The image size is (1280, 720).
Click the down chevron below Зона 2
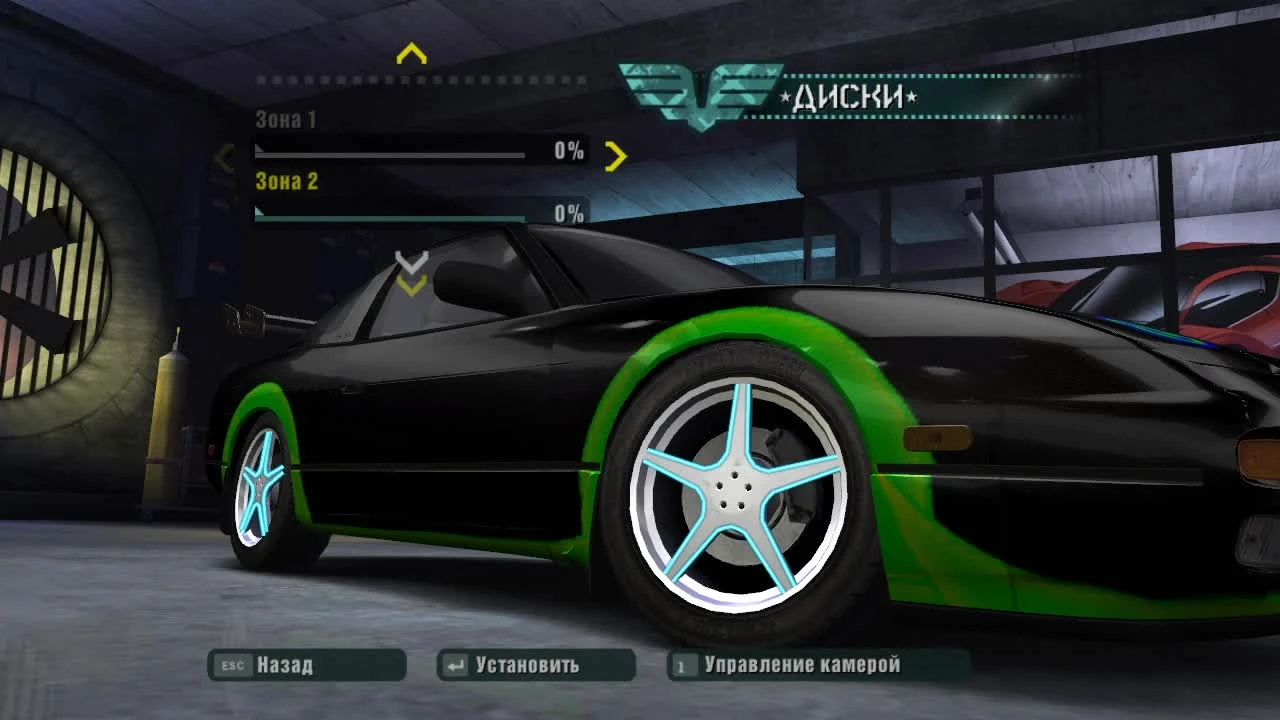pos(410,262)
